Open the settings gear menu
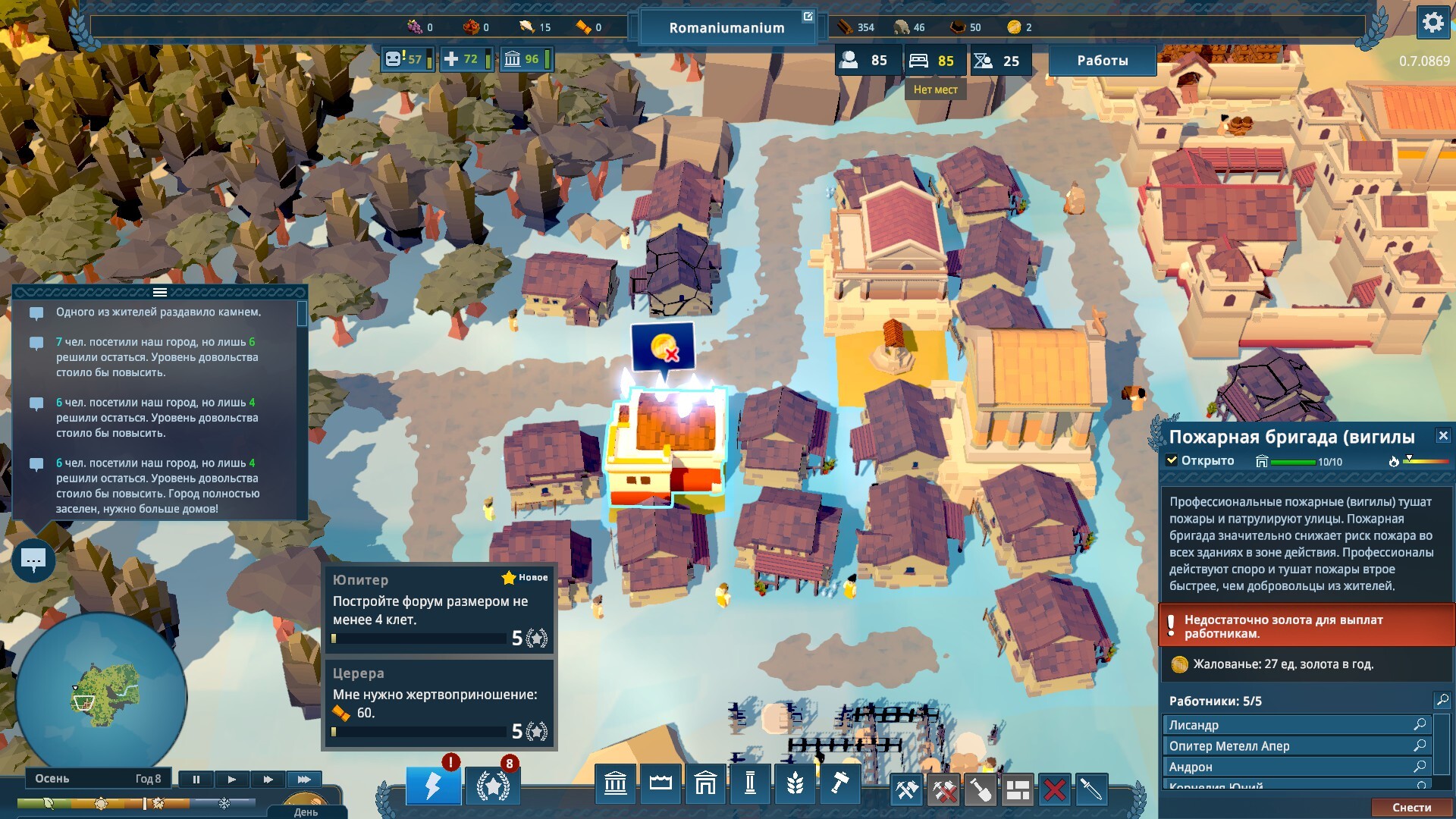The image size is (1456, 819). coord(1432,23)
